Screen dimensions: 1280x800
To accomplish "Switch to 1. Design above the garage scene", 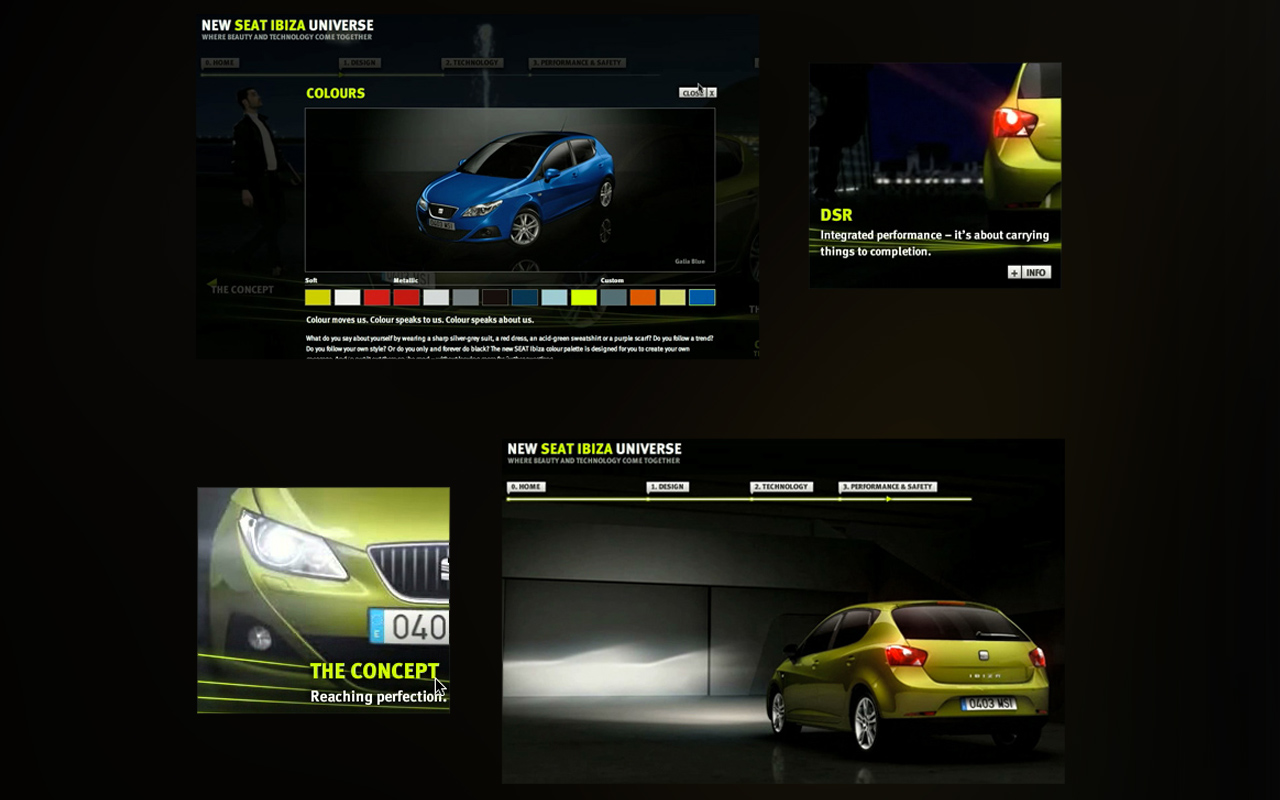I will tap(667, 487).
